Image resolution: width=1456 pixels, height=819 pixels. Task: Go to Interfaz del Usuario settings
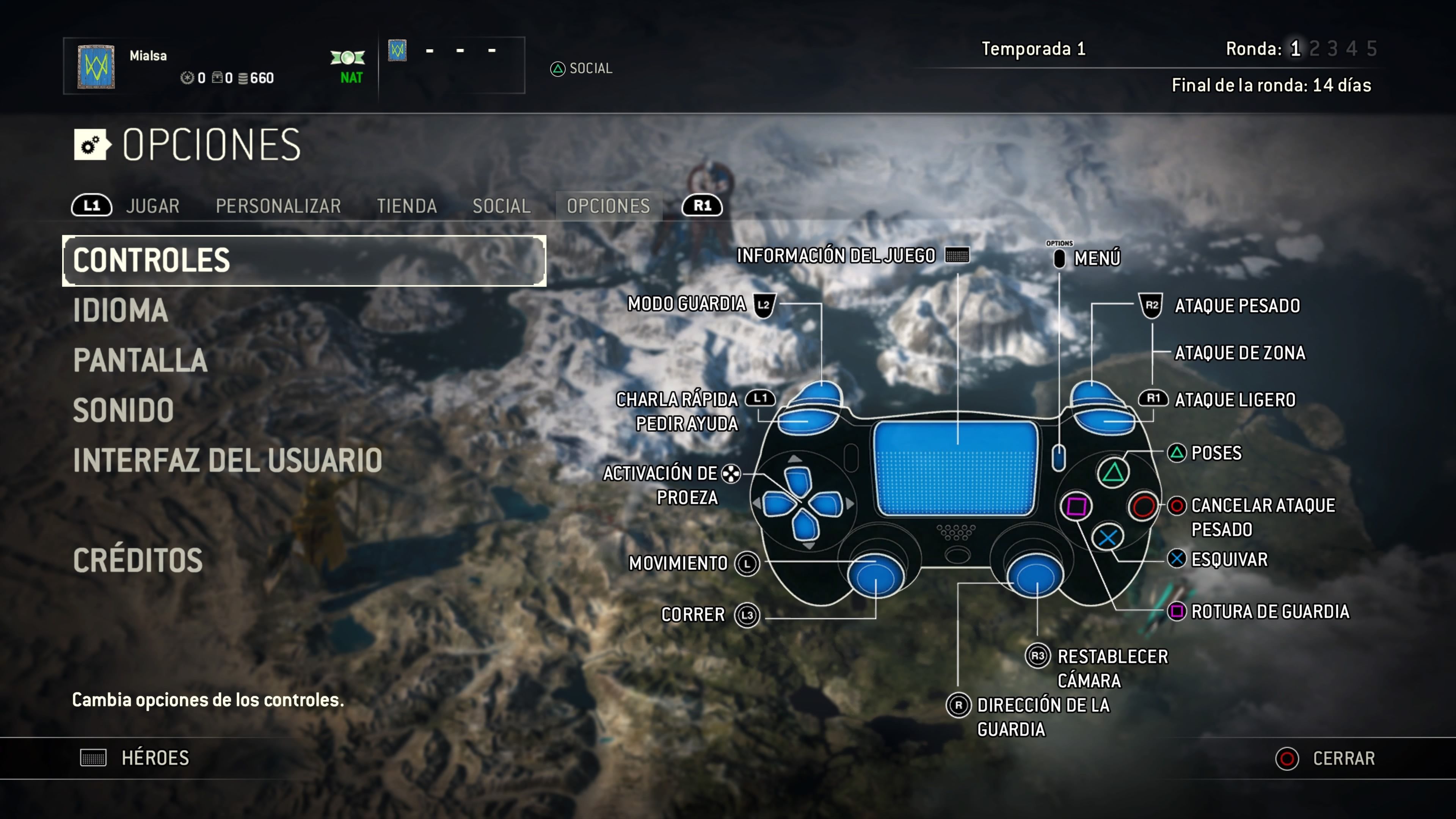(227, 460)
